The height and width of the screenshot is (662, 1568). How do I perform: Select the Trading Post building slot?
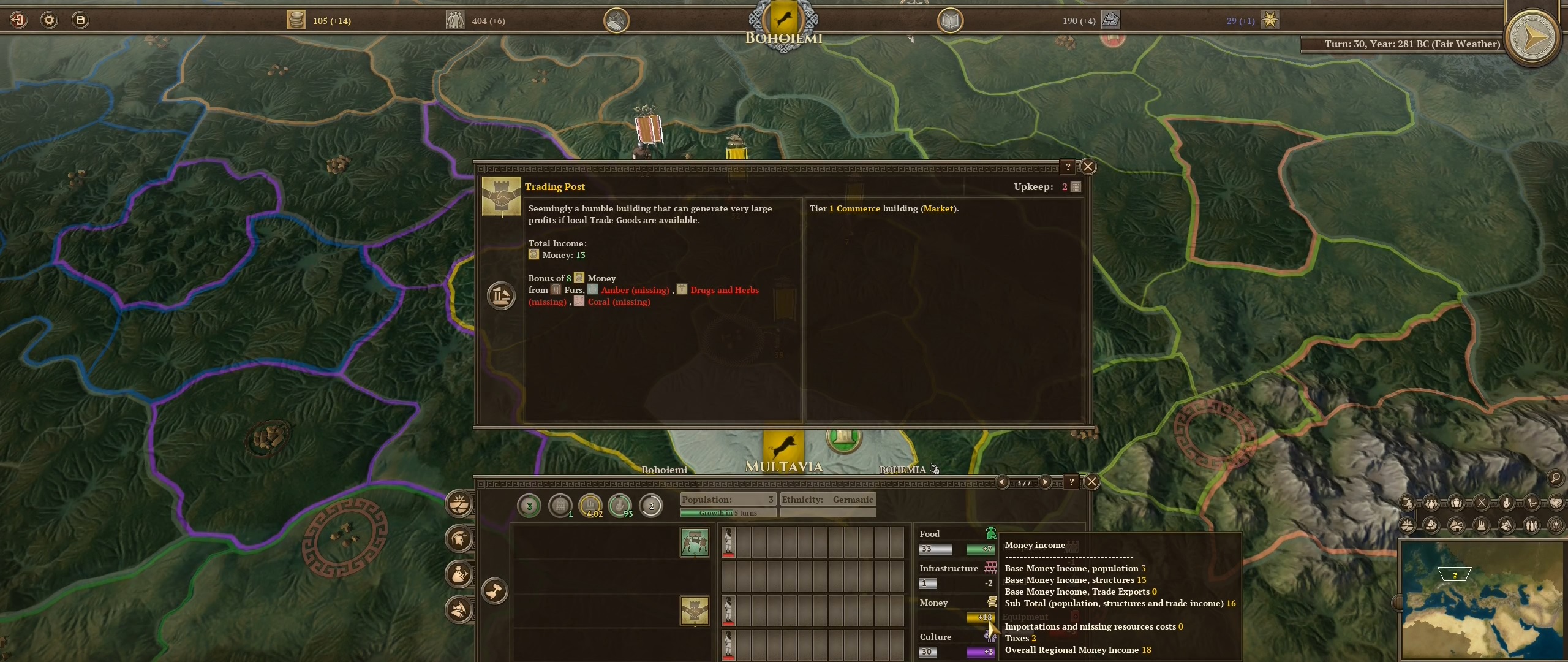point(695,611)
